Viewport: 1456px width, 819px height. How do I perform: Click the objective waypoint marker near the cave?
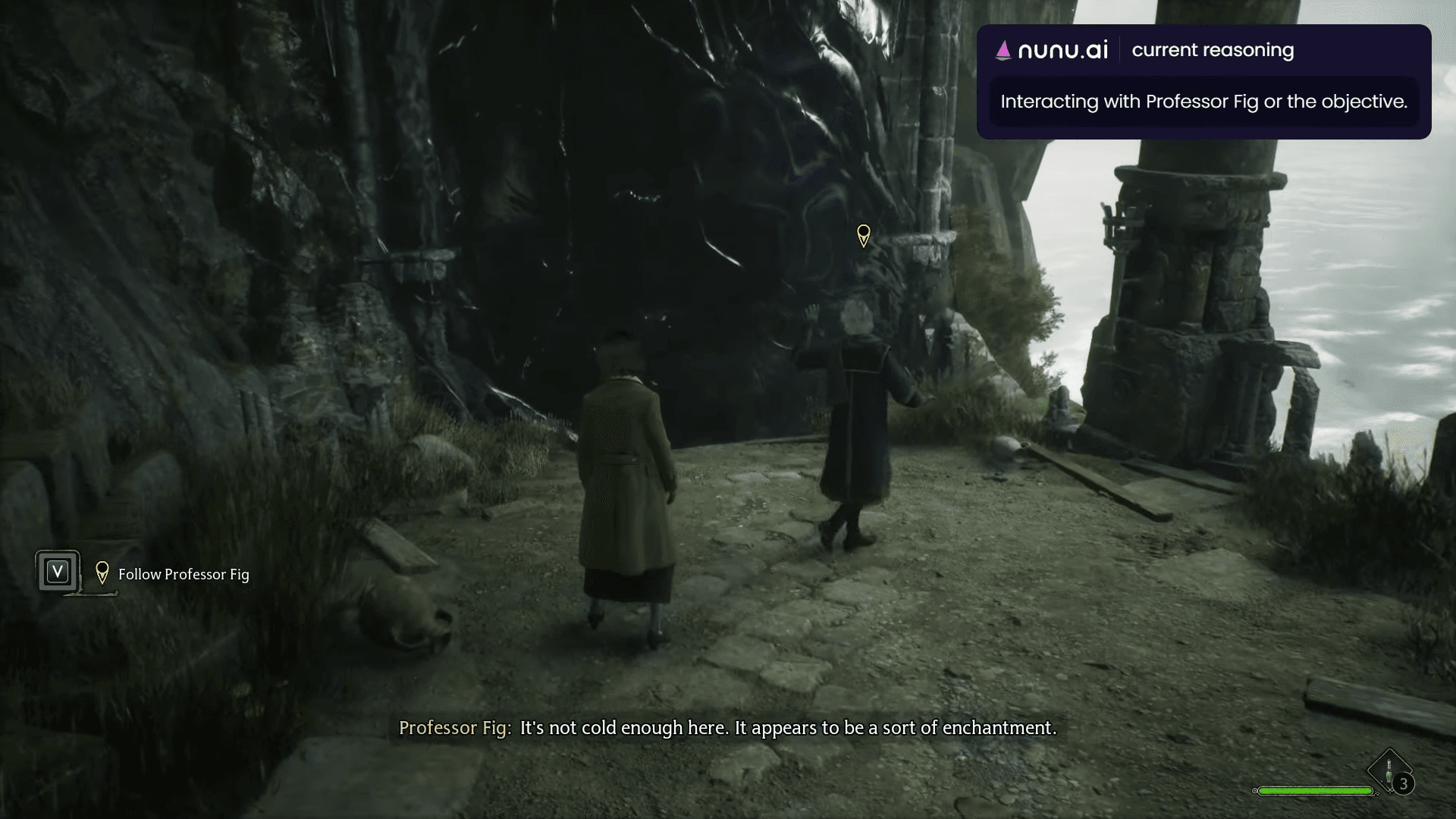coord(863,235)
